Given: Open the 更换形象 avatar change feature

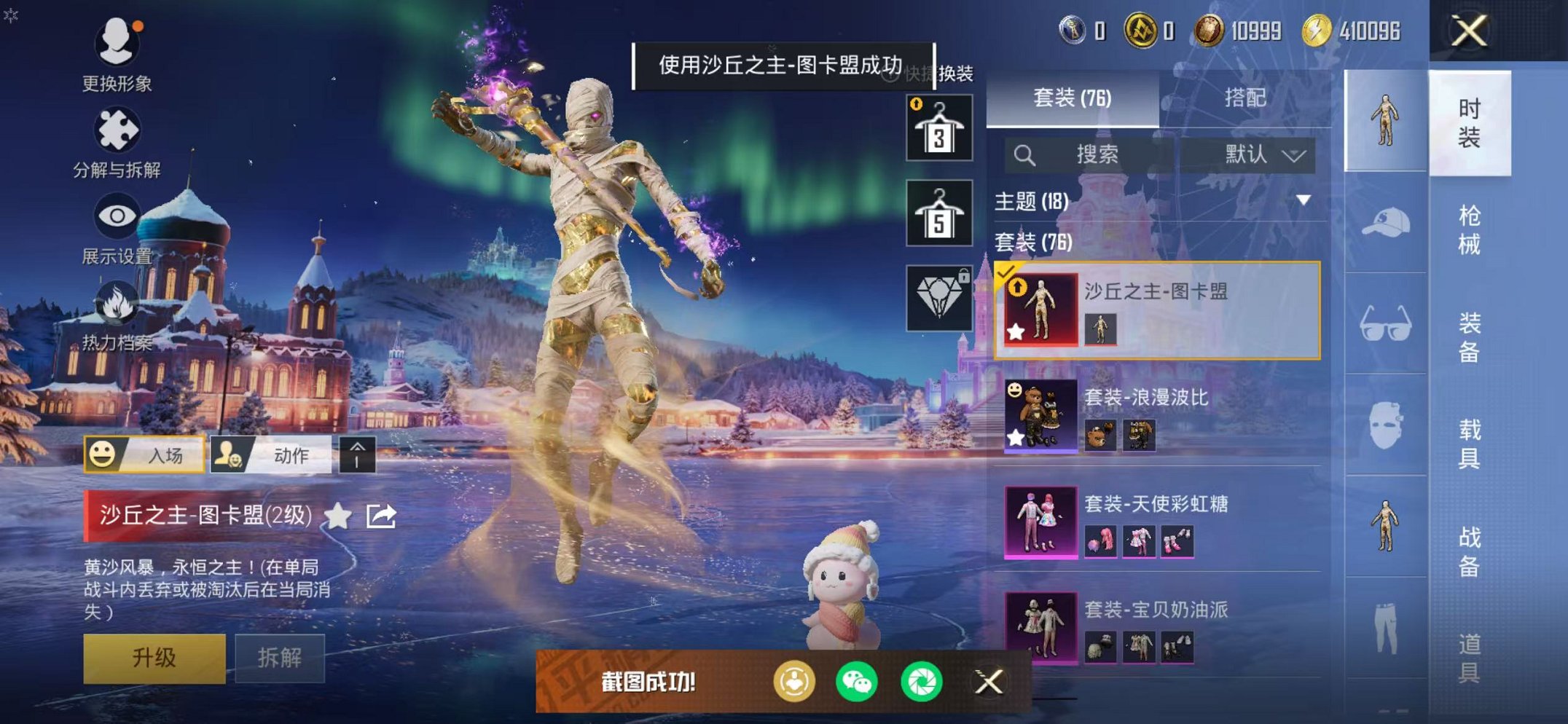Looking at the screenshot, I should pos(117,45).
